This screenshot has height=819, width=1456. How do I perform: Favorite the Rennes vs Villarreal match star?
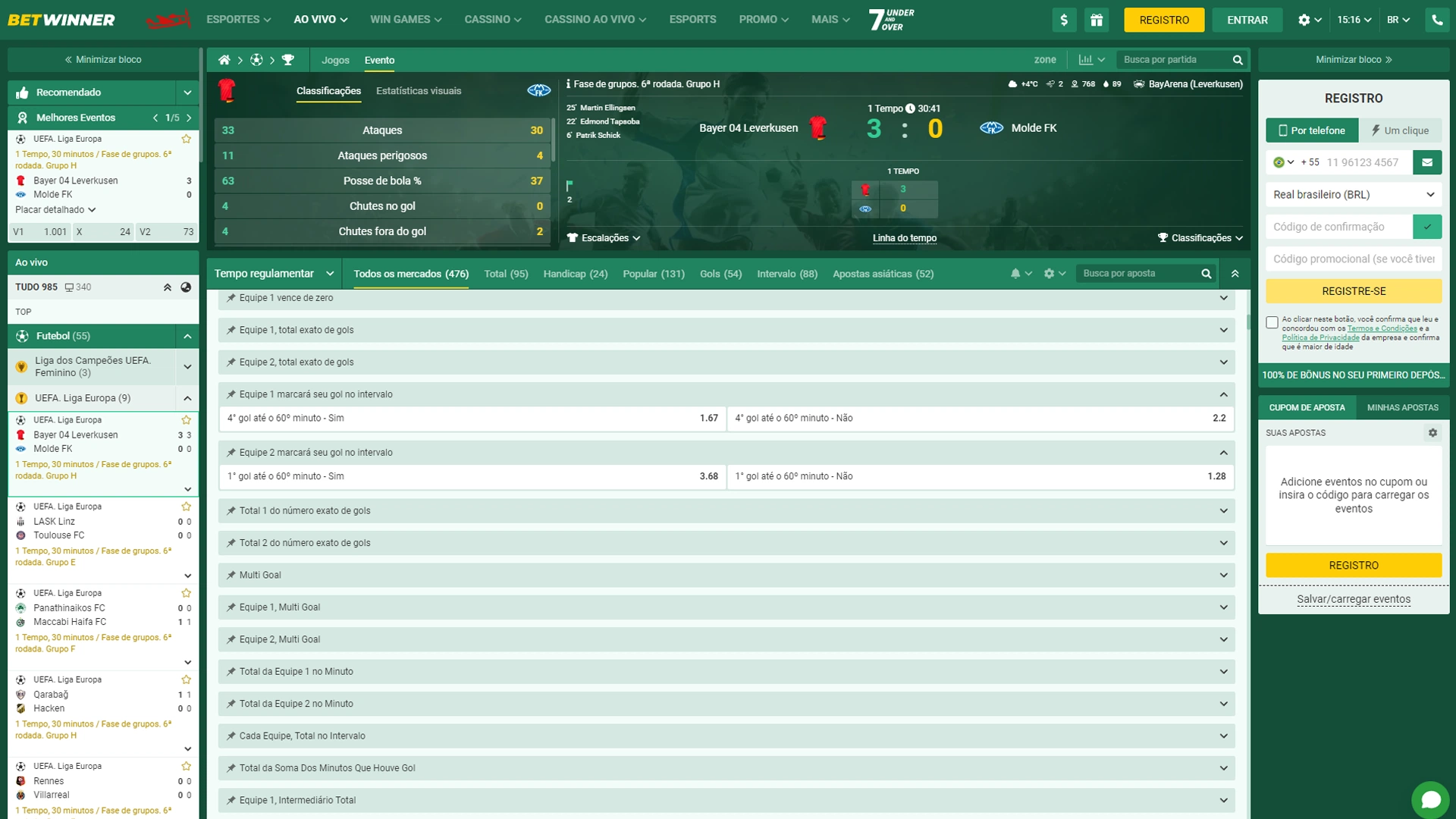186,766
